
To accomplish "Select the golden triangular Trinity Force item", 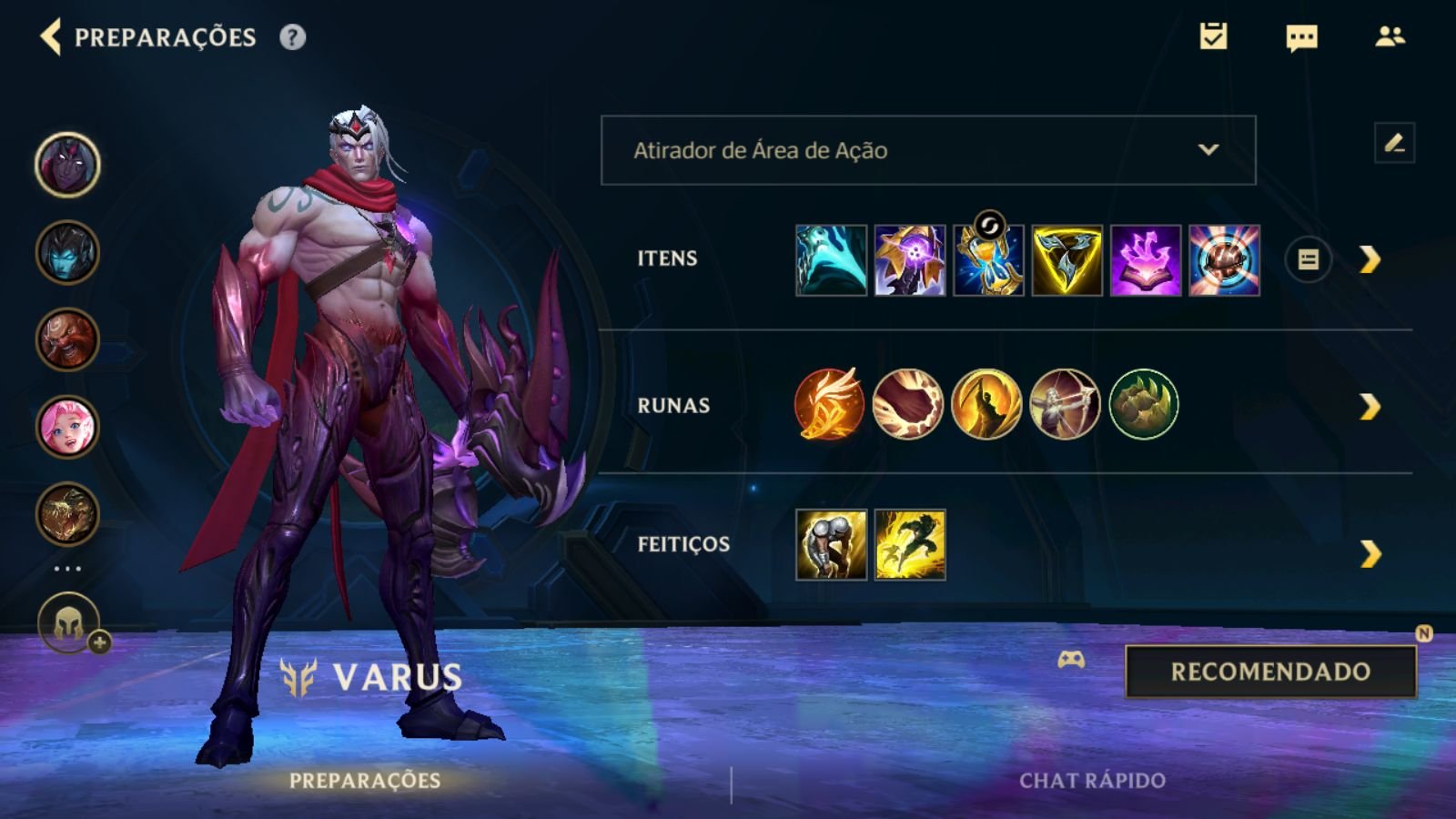I will click(x=1067, y=261).
